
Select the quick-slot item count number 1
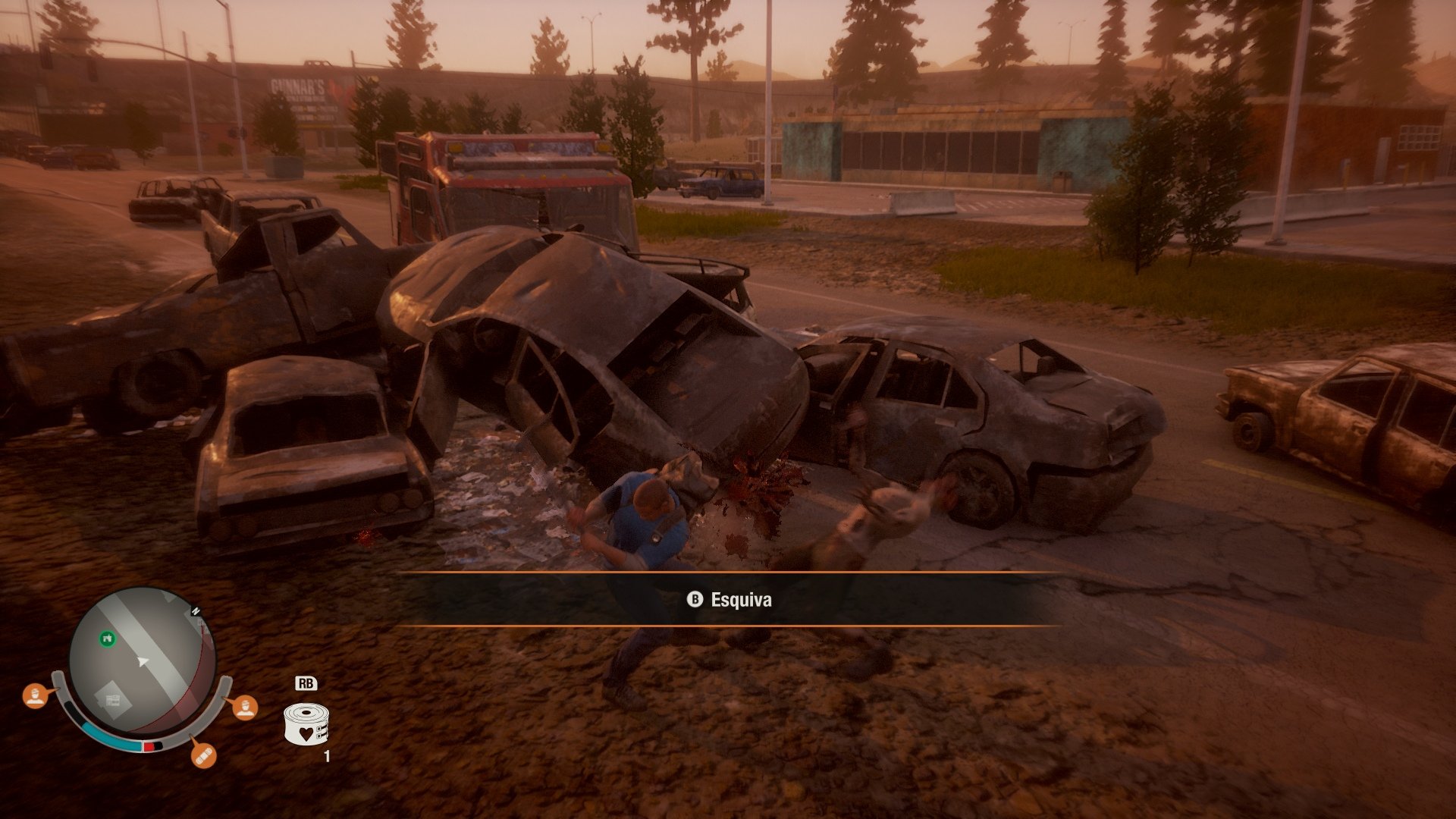point(325,756)
